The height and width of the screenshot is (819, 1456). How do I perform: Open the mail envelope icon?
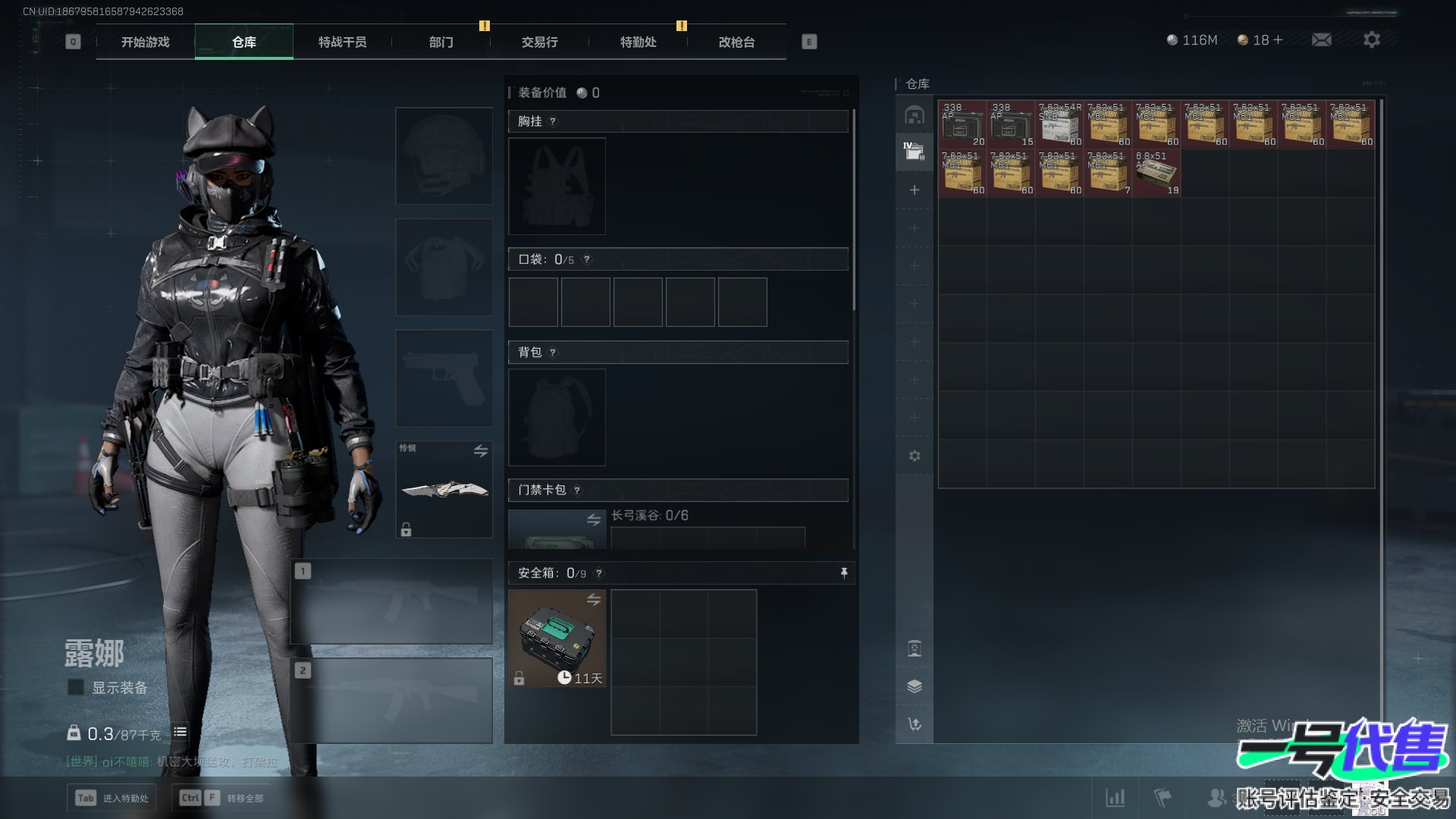tap(1322, 40)
